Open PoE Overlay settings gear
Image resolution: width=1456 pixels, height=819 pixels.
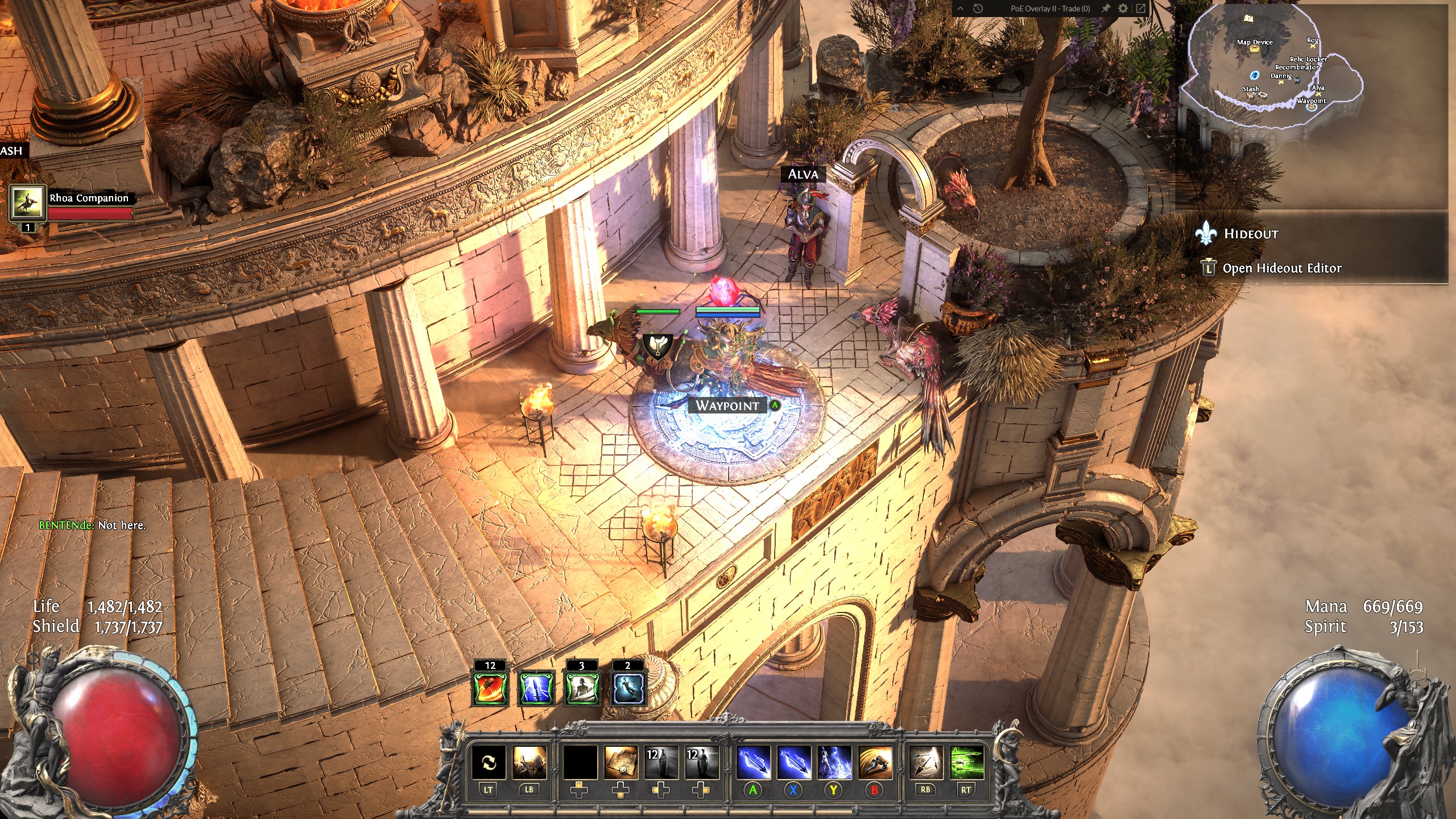(x=1123, y=9)
